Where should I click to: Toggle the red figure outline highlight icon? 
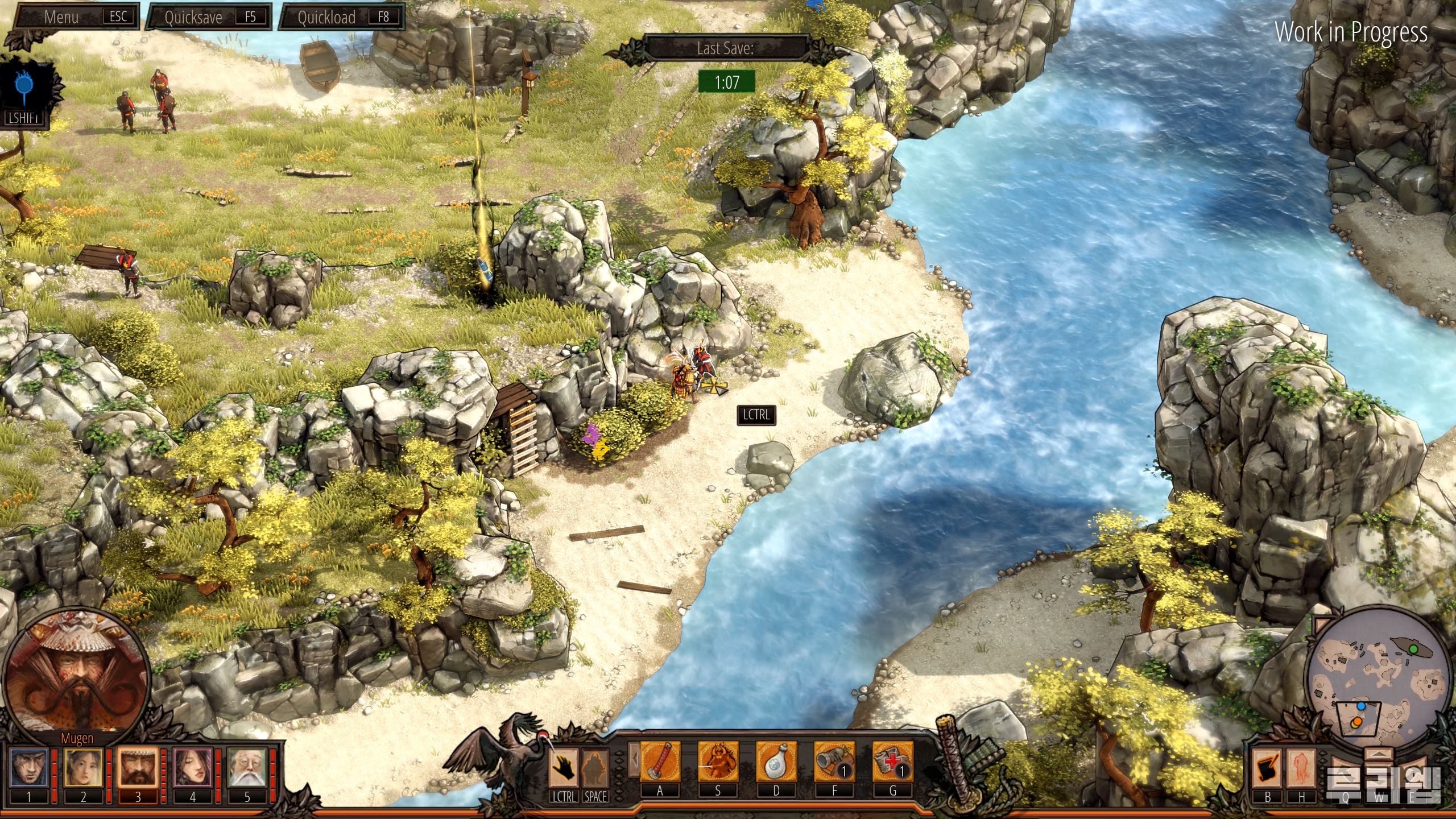click(1301, 768)
